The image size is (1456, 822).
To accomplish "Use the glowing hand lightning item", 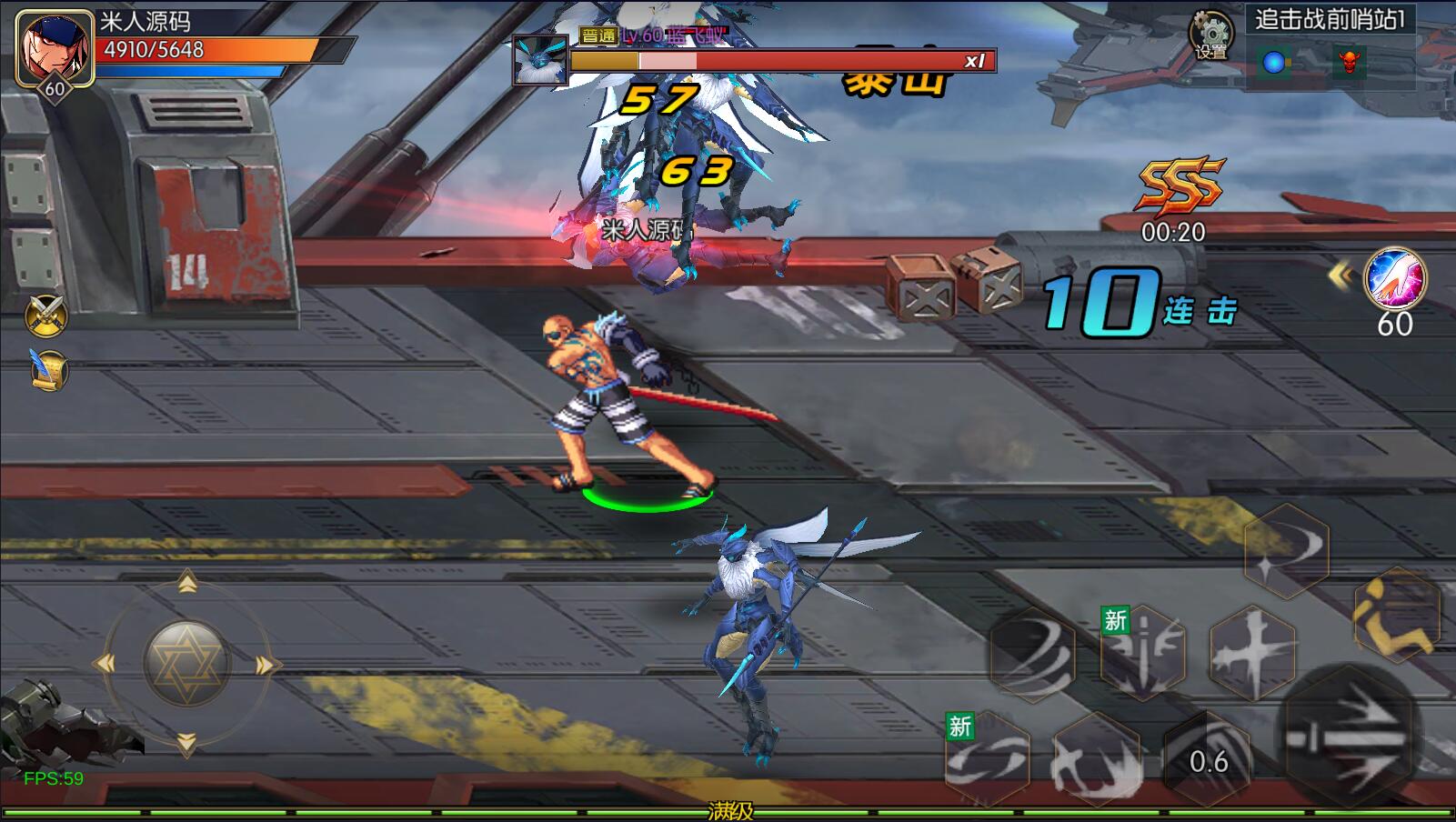I will [1395, 279].
